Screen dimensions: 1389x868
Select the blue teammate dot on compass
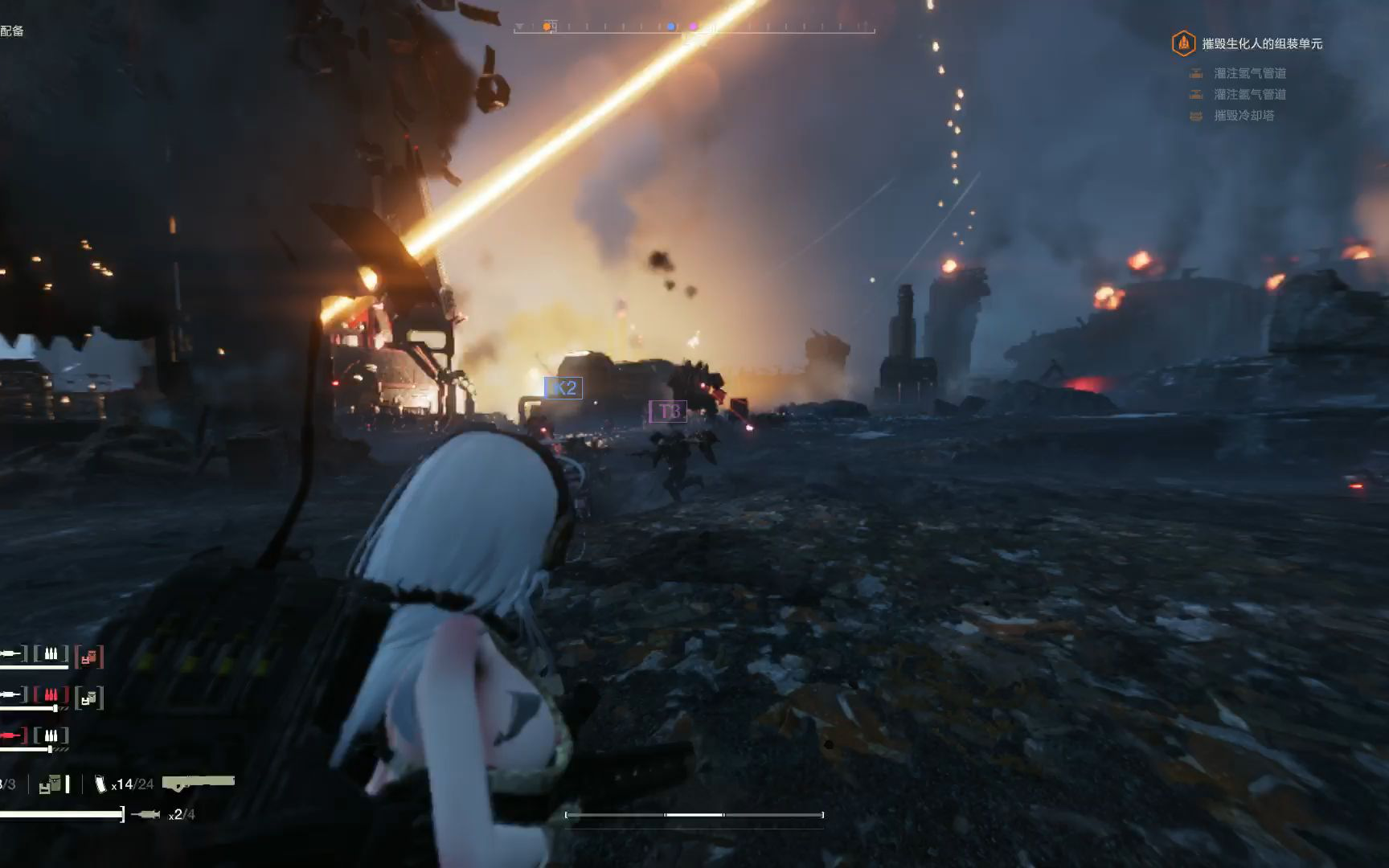click(671, 27)
